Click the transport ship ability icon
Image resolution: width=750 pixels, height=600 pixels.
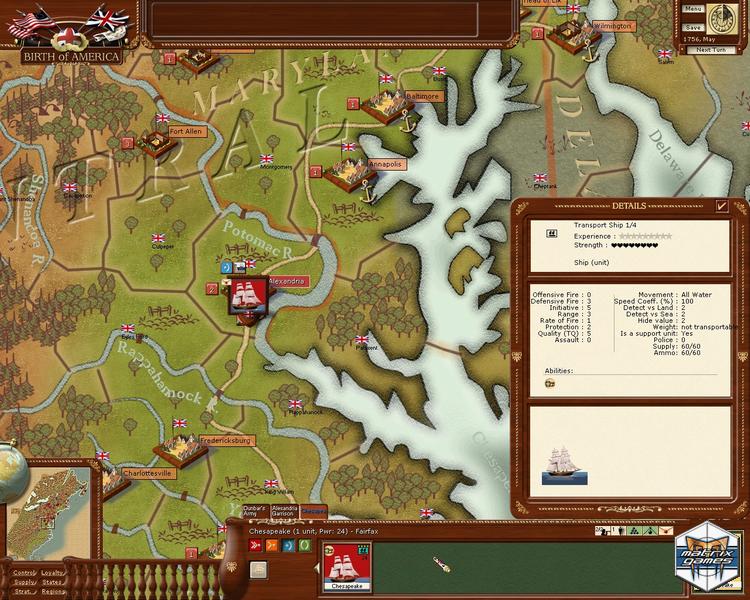click(x=549, y=383)
